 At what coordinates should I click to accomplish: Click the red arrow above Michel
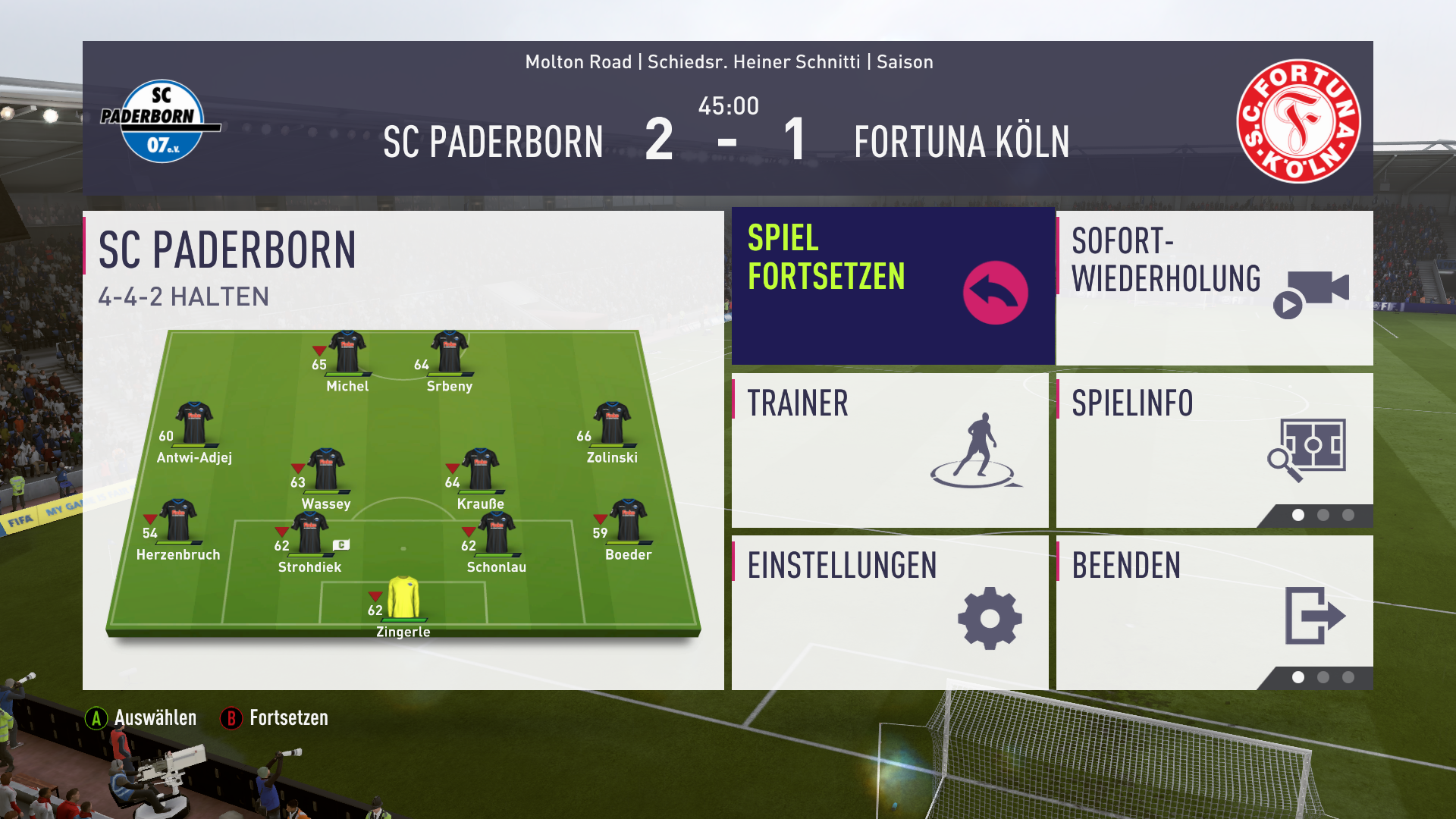(x=318, y=349)
